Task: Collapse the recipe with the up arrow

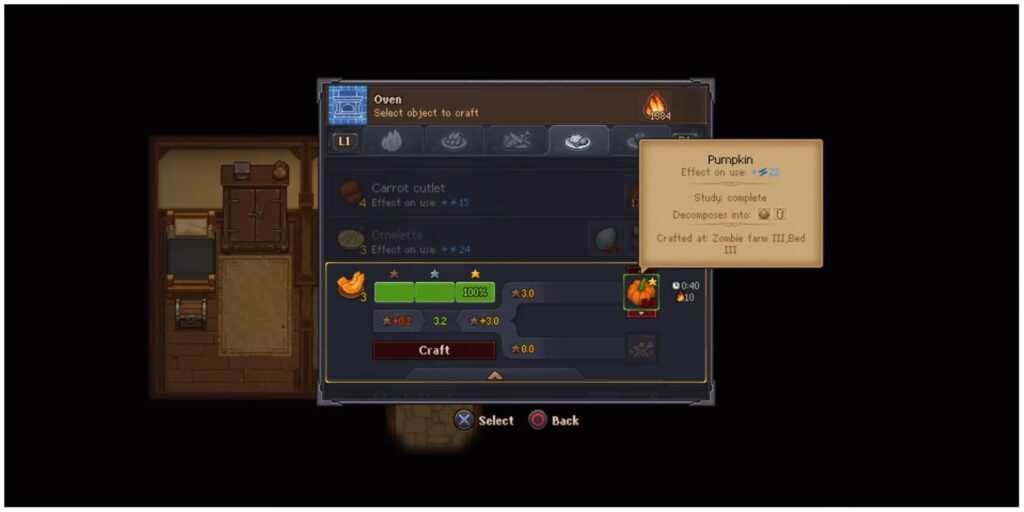Action: pyautogui.click(x=494, y=375)
